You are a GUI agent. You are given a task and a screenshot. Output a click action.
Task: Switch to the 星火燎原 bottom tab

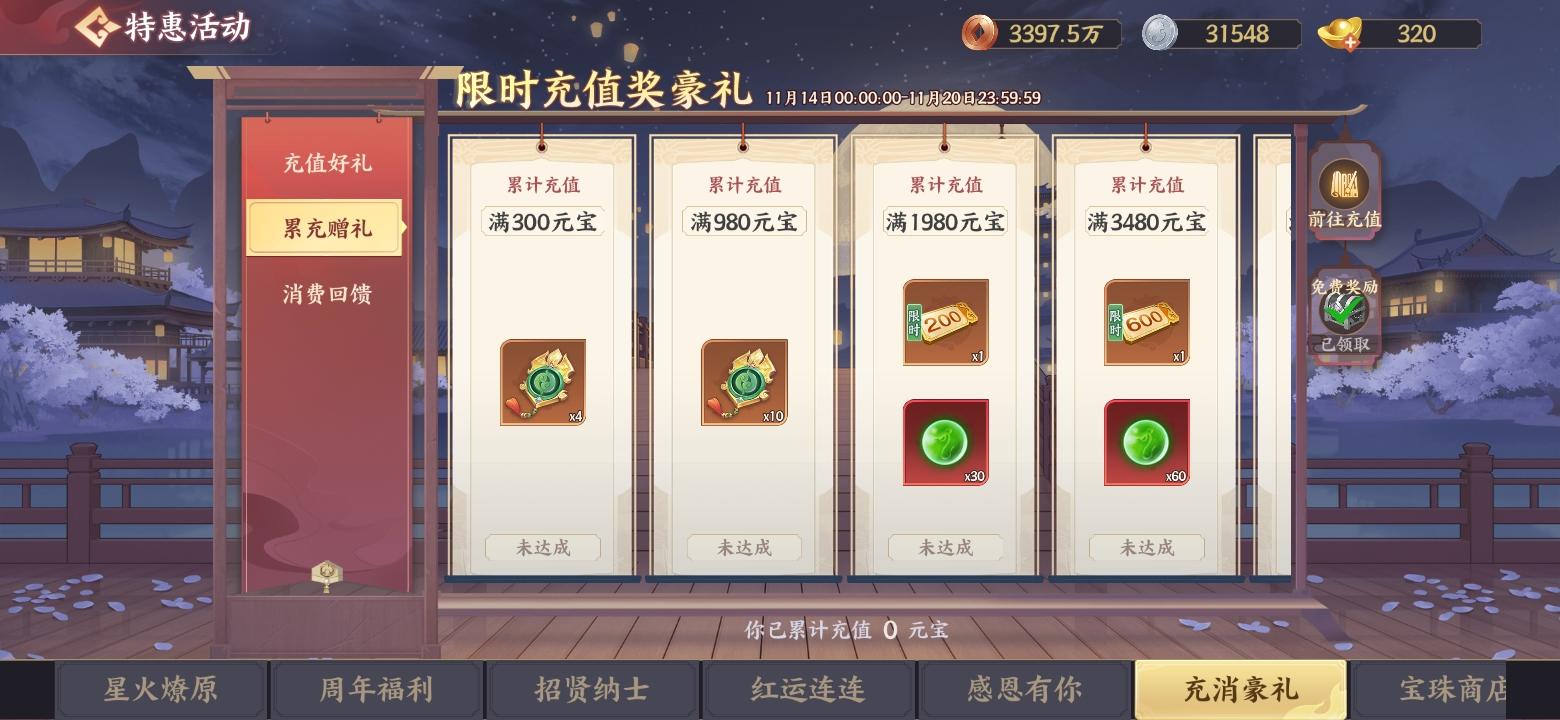click(160, 689)
